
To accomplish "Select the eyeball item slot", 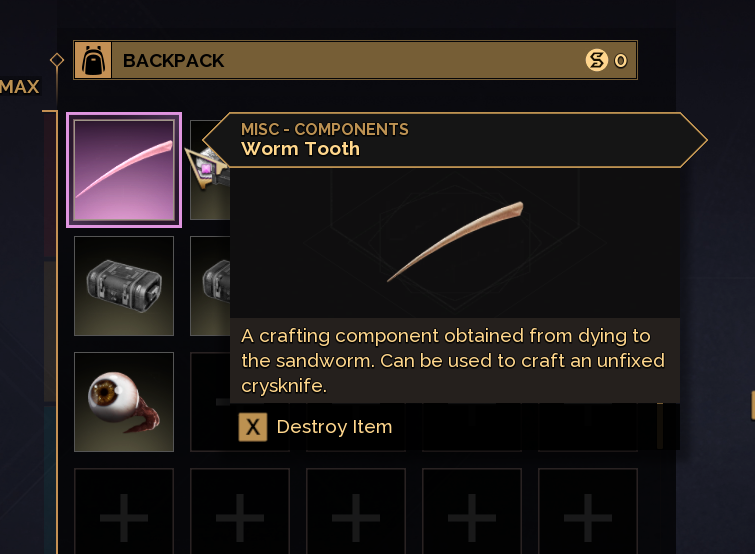I will 124,401.
